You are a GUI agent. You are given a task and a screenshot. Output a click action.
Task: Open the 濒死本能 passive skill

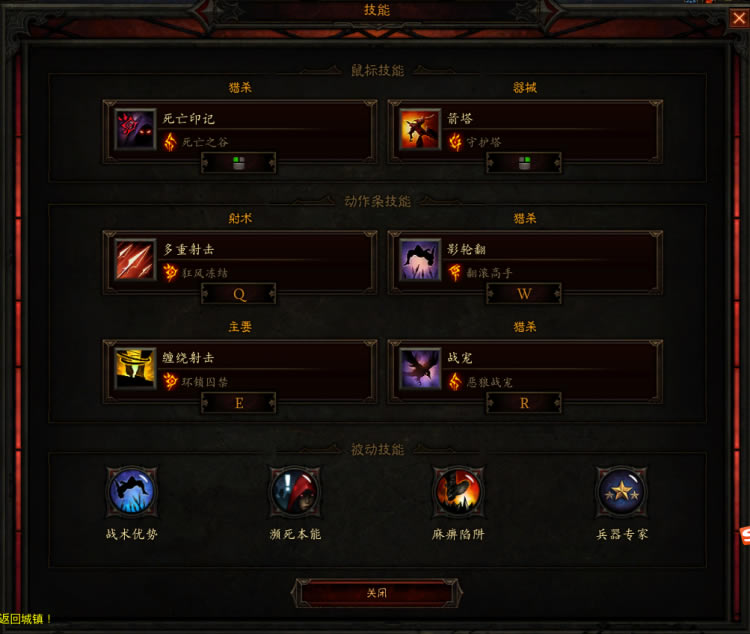(295, 492)
